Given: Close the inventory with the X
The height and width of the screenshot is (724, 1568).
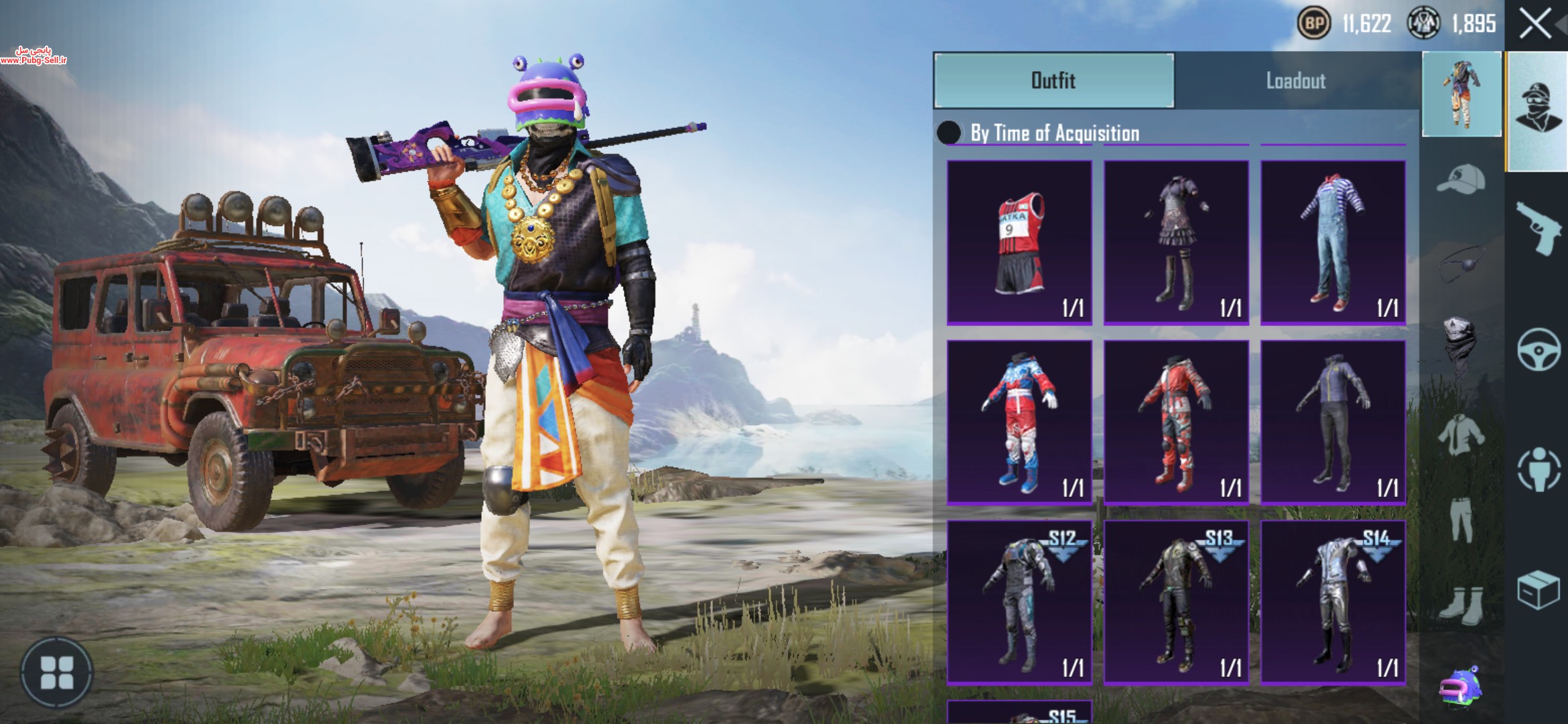Looking at the screenshot, I should click(1535, 25).
